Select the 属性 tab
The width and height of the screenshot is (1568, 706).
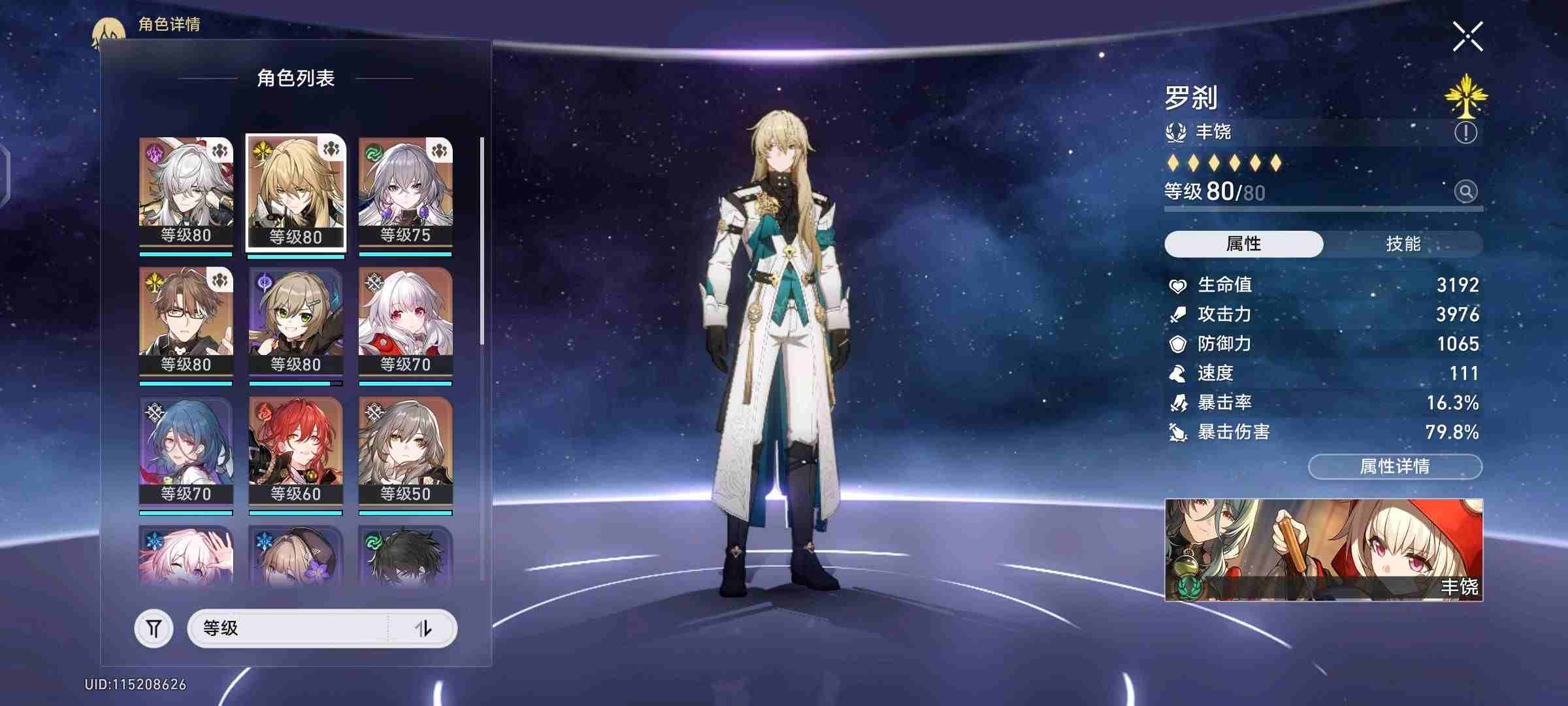pyautogui.click(x=1243, y=244)
